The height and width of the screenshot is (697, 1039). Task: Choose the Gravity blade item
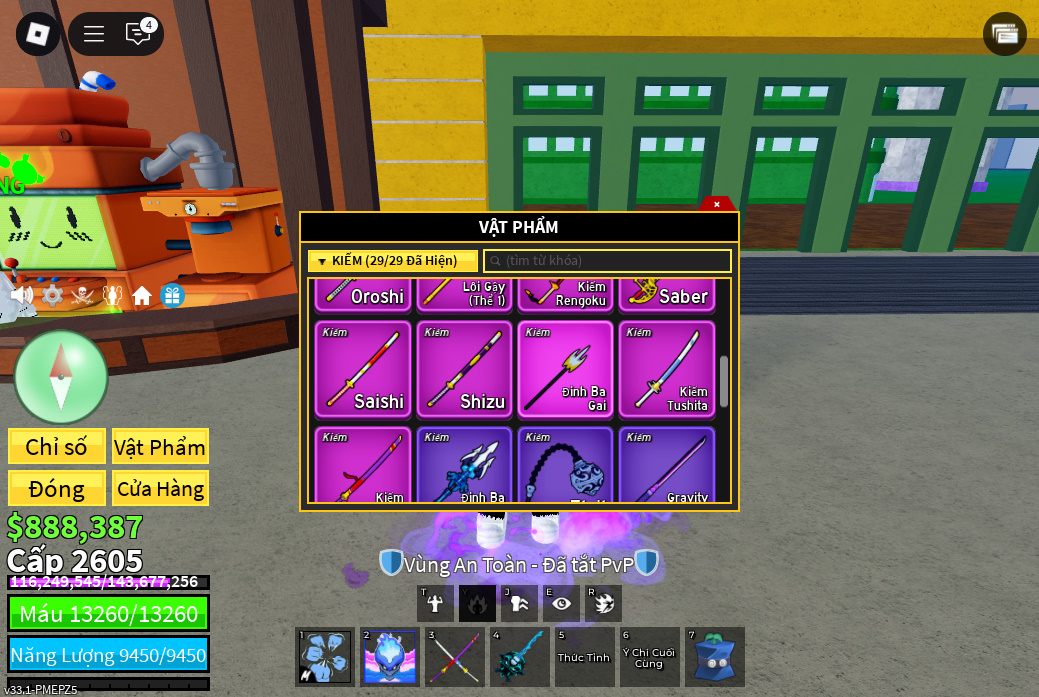tap(666, 466)
